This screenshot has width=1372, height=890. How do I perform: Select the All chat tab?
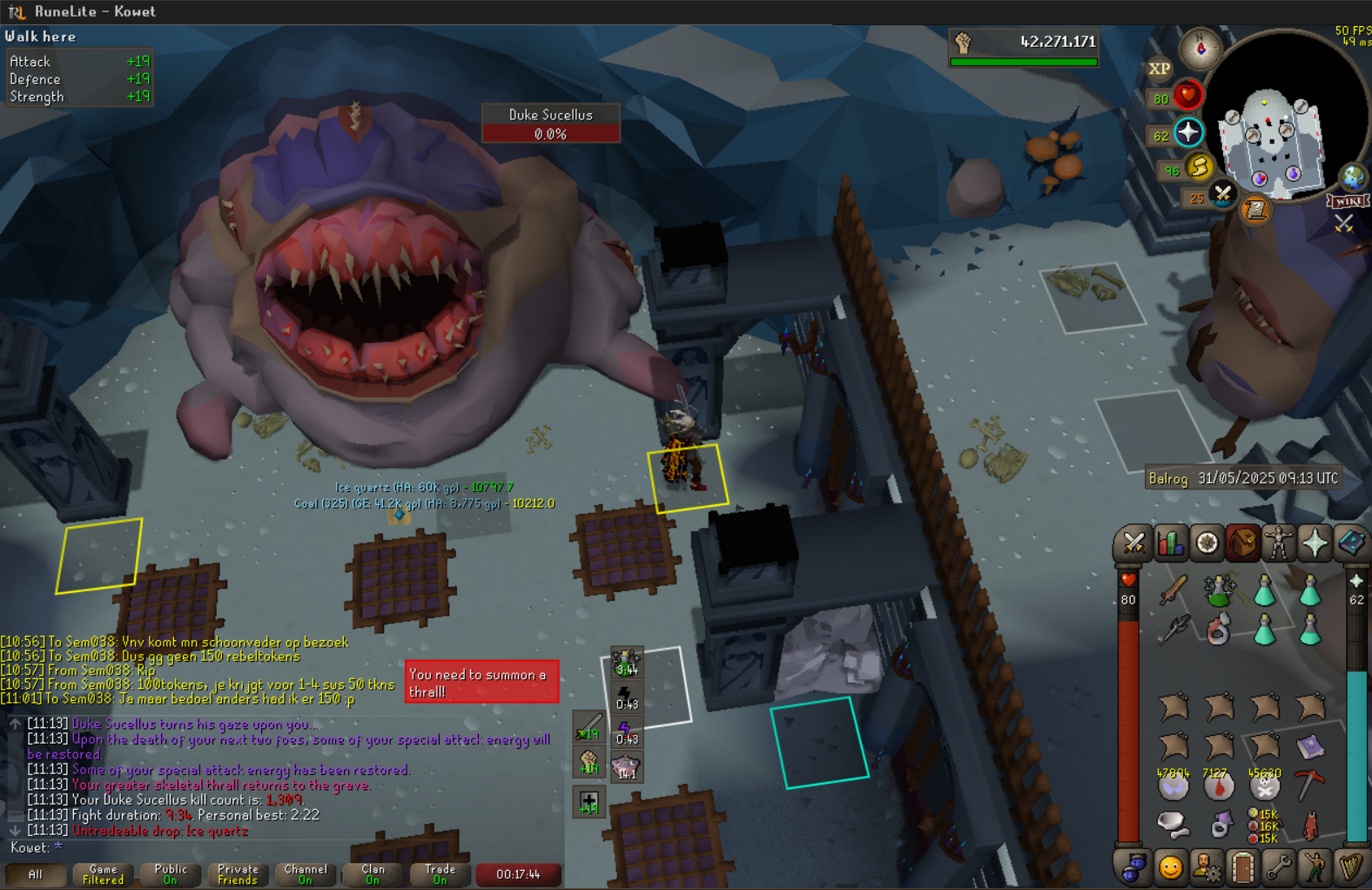click(35, 874)
